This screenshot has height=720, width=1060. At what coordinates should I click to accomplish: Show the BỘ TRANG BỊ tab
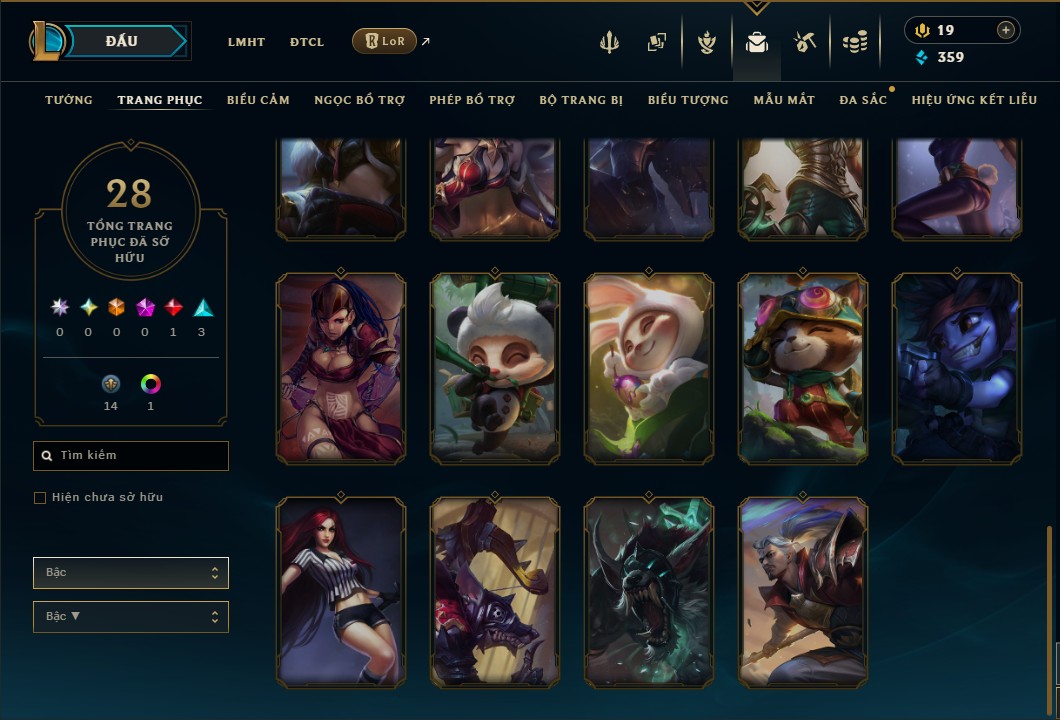pyautogui.click(x=581, y=100)
